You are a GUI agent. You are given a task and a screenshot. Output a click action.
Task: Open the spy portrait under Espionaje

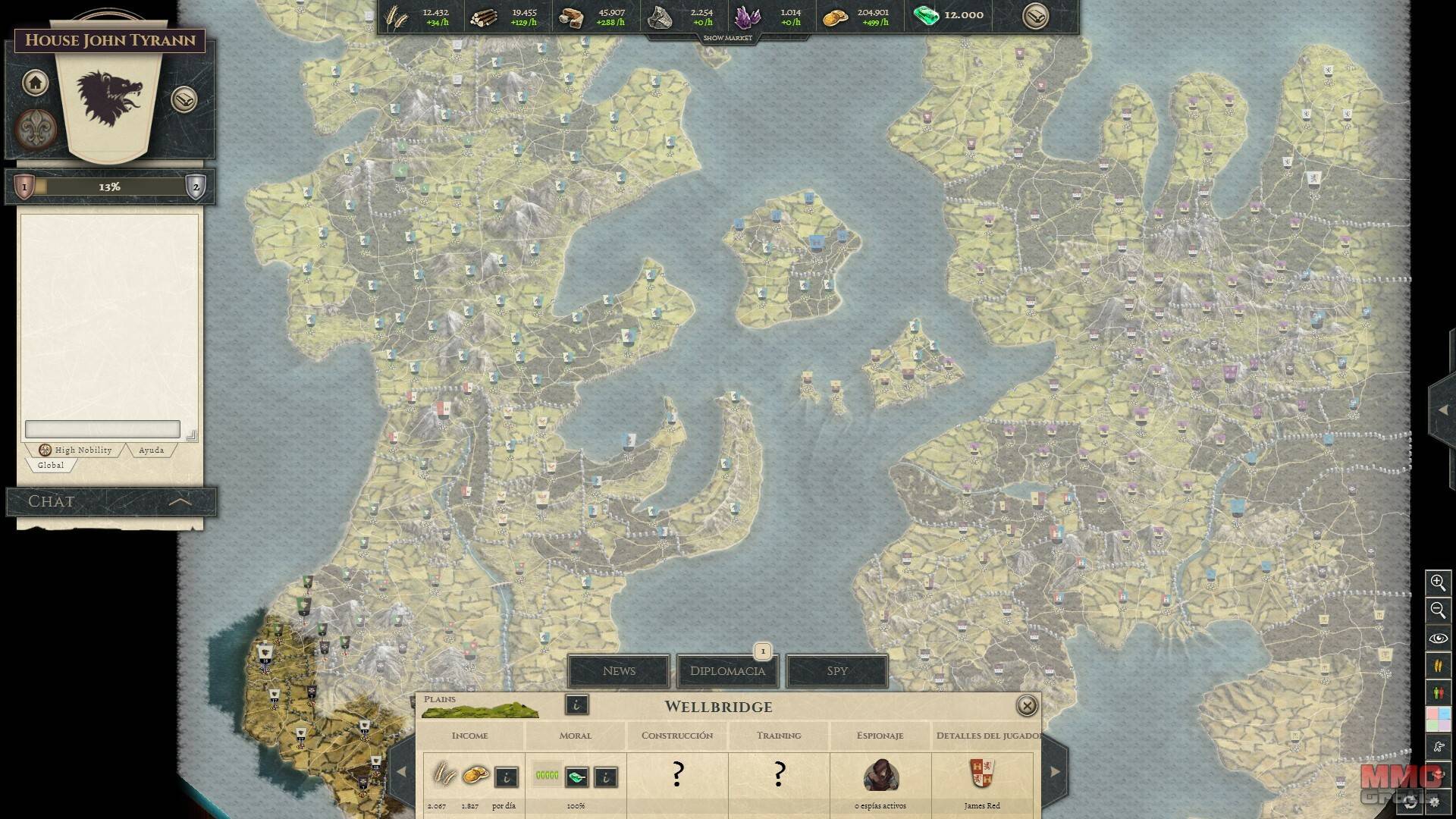pyautogui.click(x=880, y=775)
